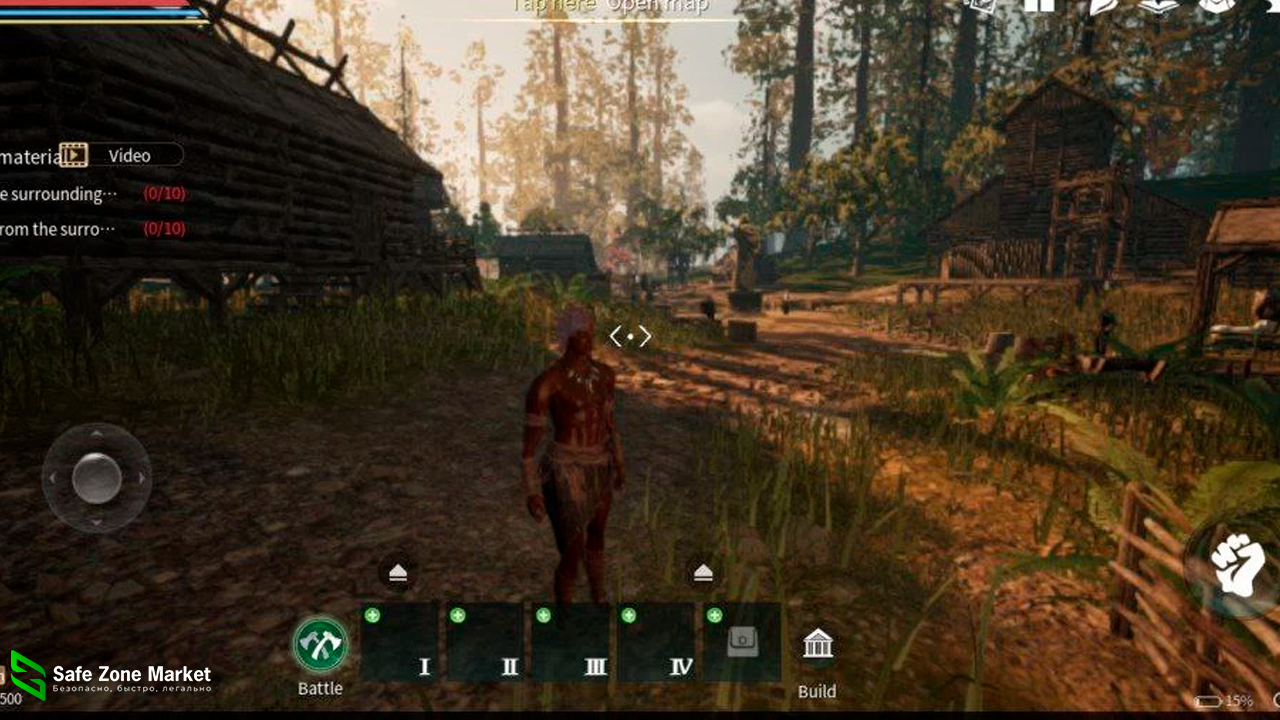Click the virtual joystick knob
Viewport: 1280px width, 720px height.
pos(97,478)
